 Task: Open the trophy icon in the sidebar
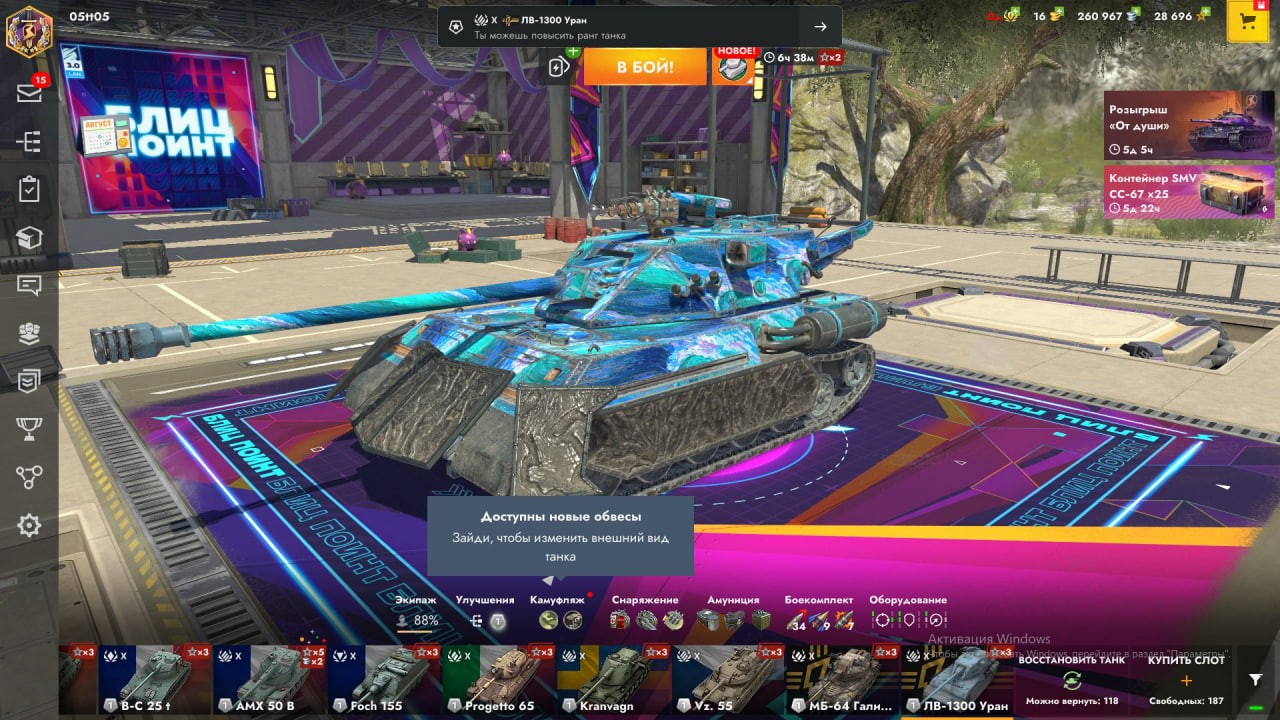(x=29, y=429)
